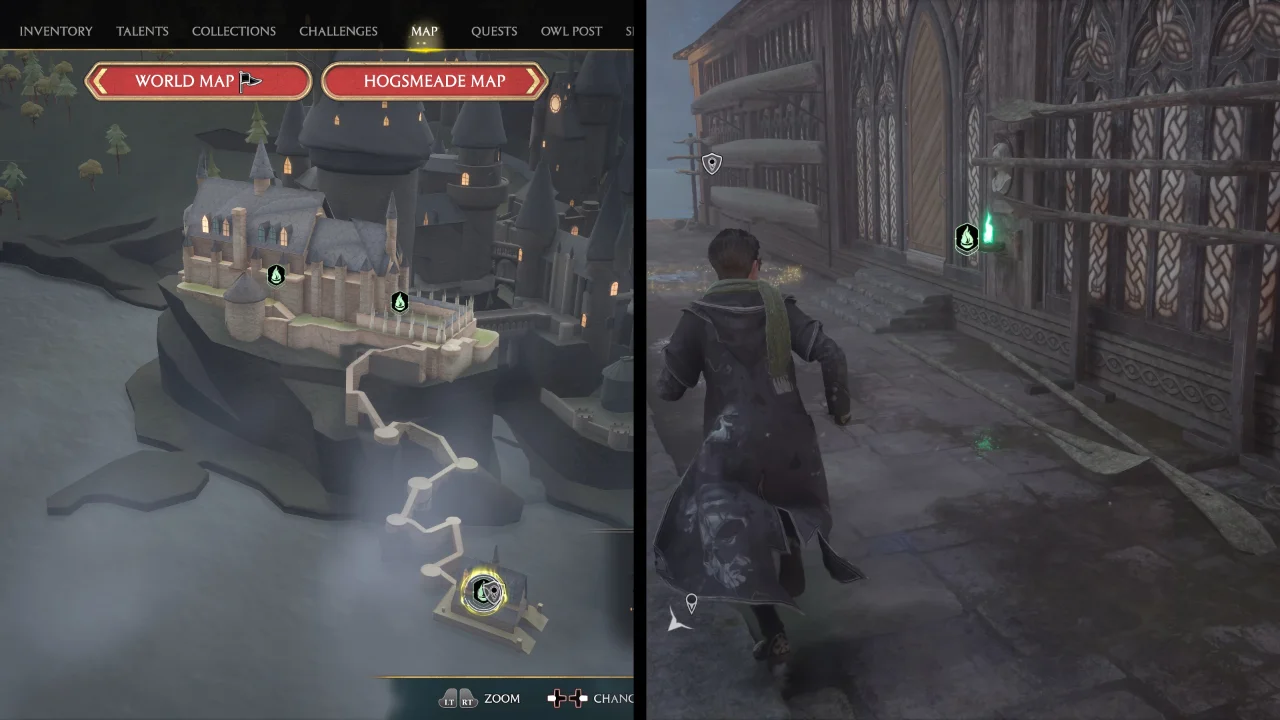Click the Floo Flame marker near the castle courtyard
This screenshot has height=720, width=1280.
coord(399,301)
